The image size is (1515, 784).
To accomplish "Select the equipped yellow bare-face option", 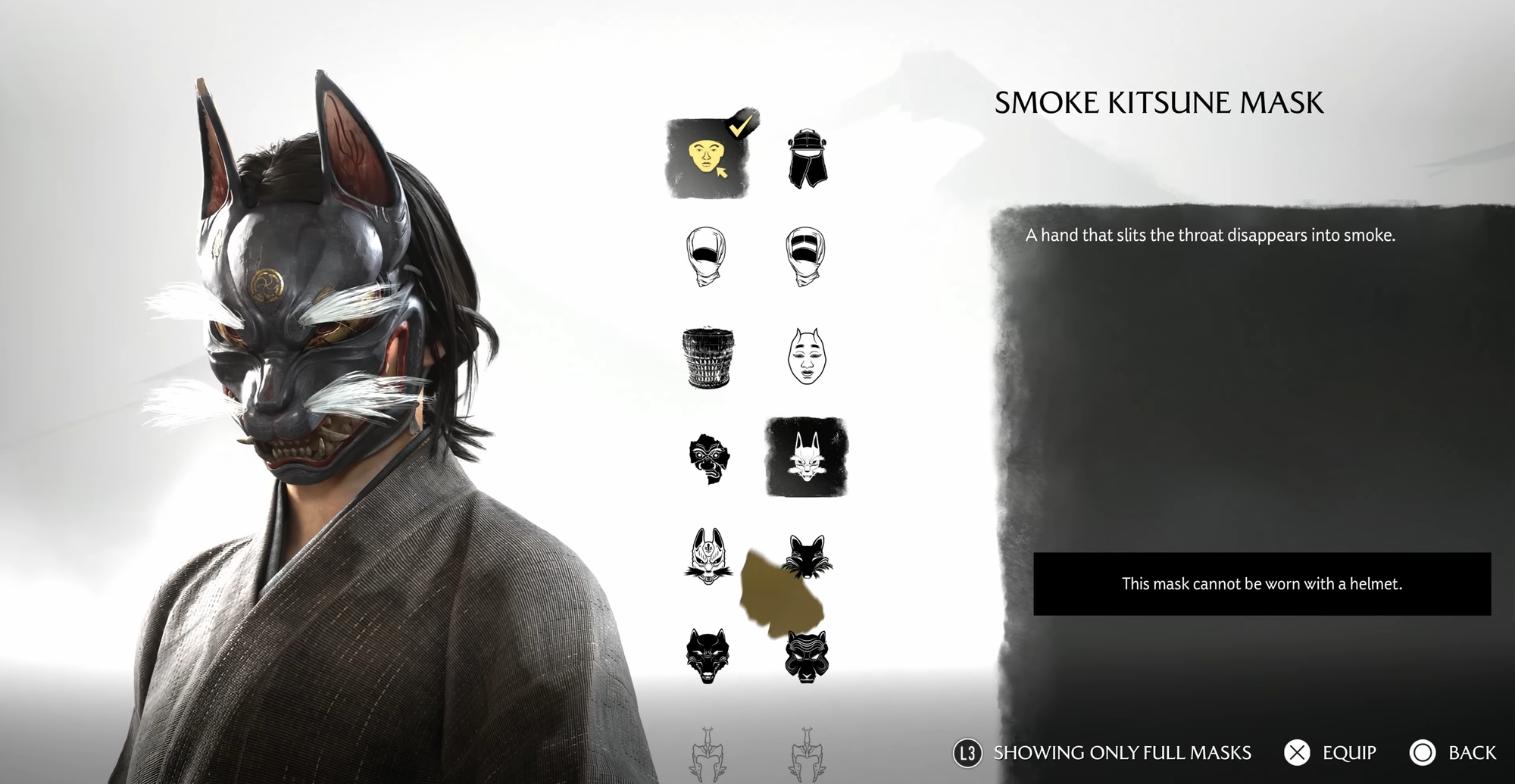I will (x=707, y=158).
